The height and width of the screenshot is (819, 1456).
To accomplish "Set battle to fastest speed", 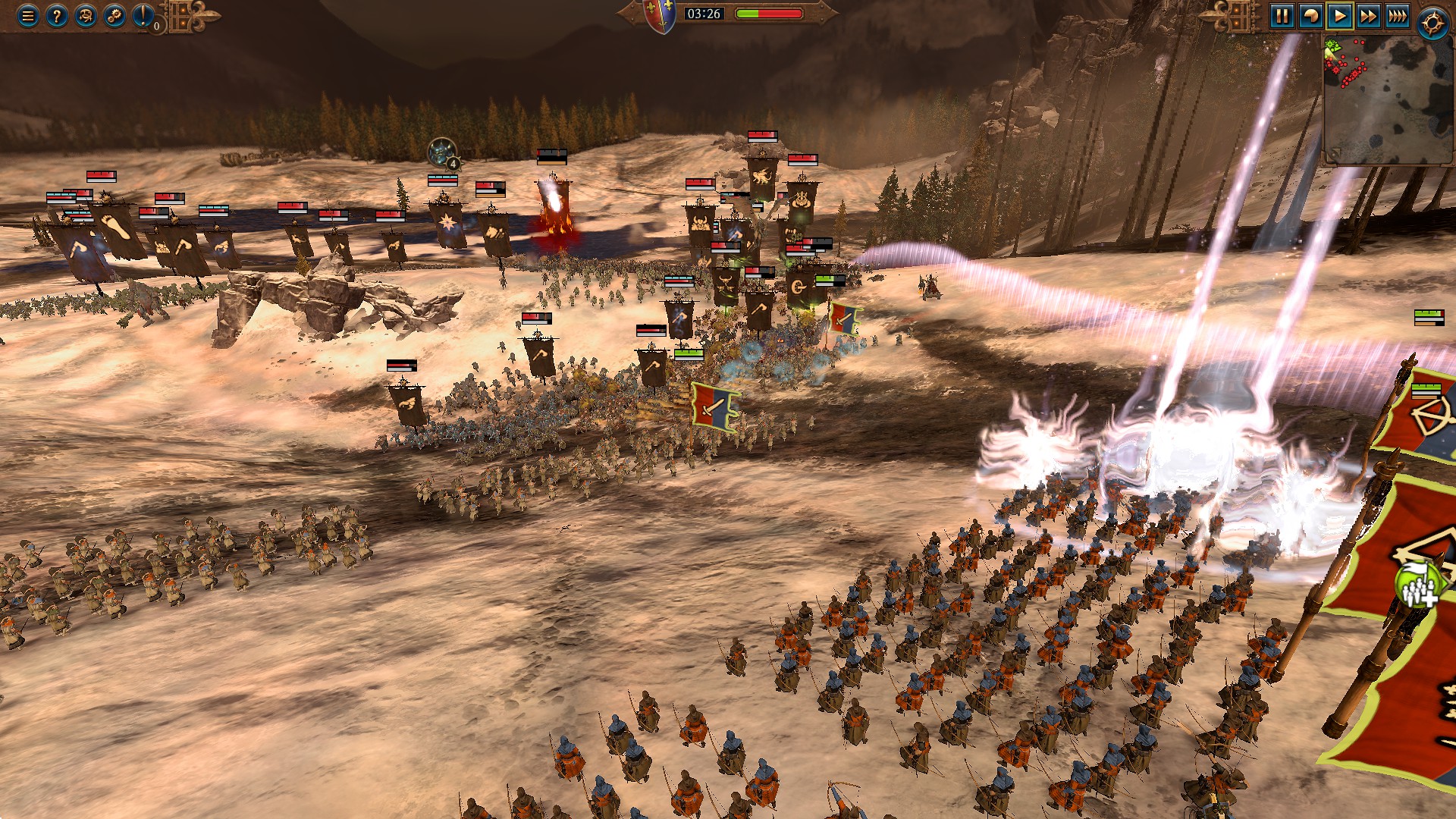I will coord(1397,16).
